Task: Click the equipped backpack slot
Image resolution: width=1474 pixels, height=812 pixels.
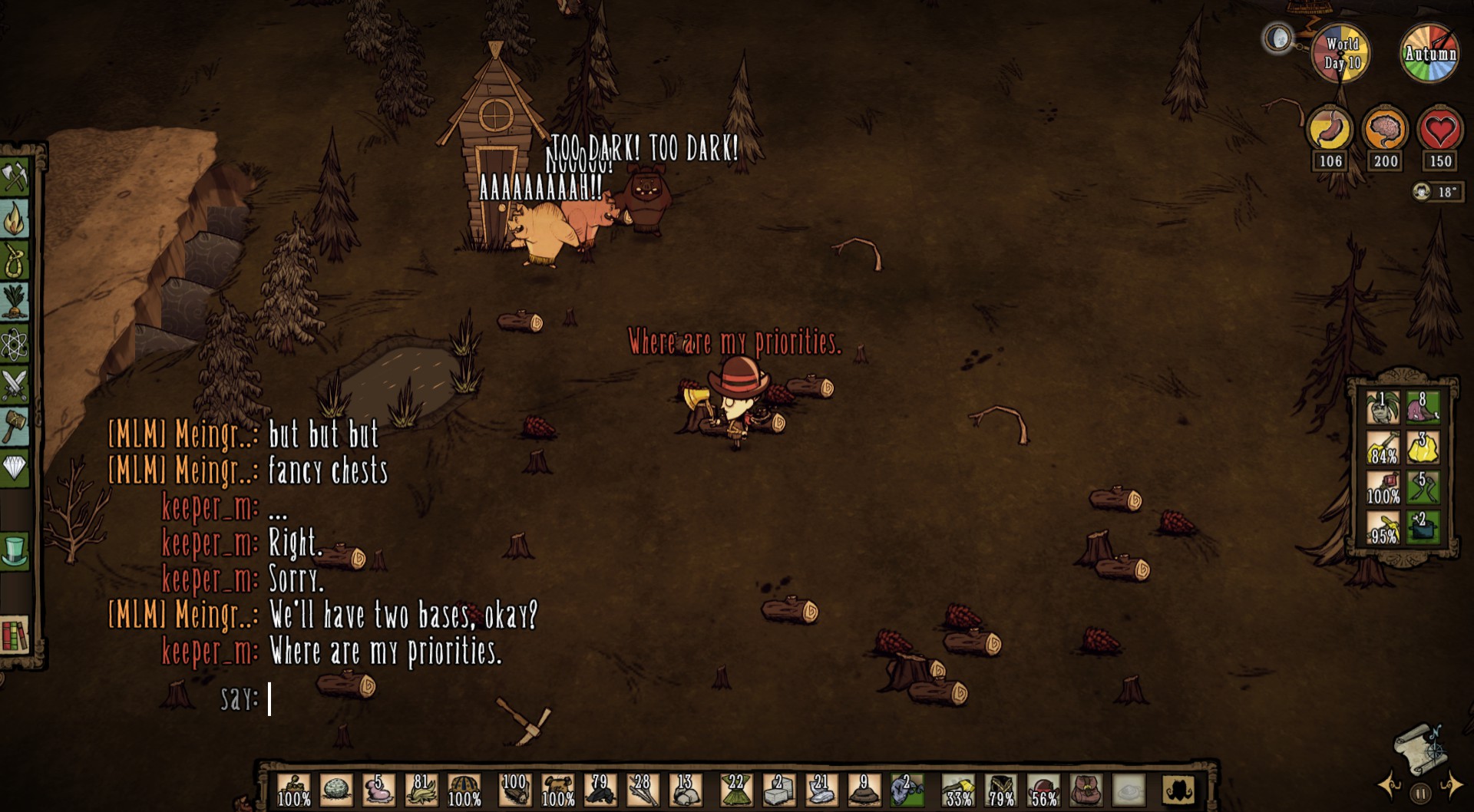Action: pyautogui.click(x=1086, y=790)
